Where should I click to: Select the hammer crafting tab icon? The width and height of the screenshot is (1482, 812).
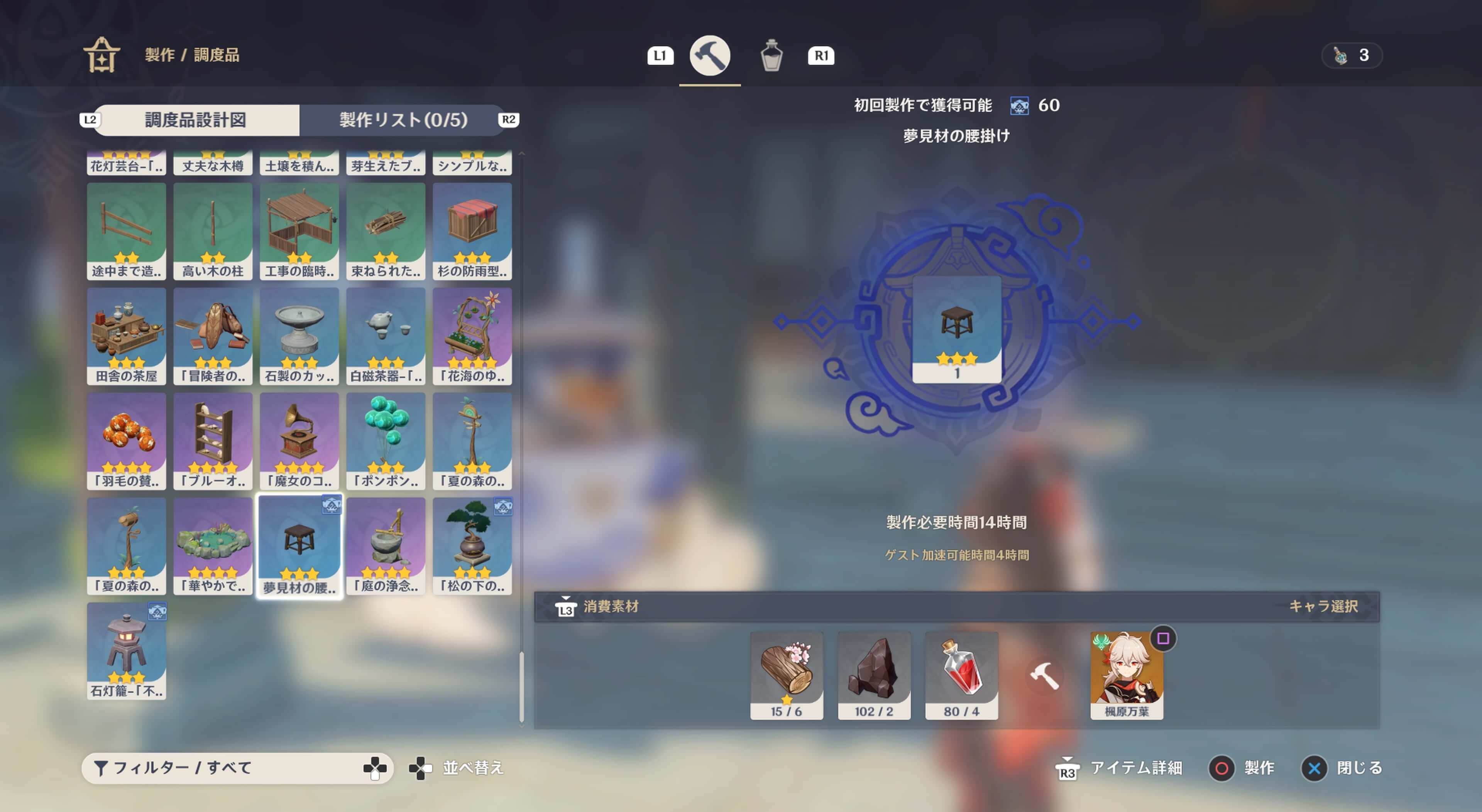pyautogui.click(x=710, y=55)
